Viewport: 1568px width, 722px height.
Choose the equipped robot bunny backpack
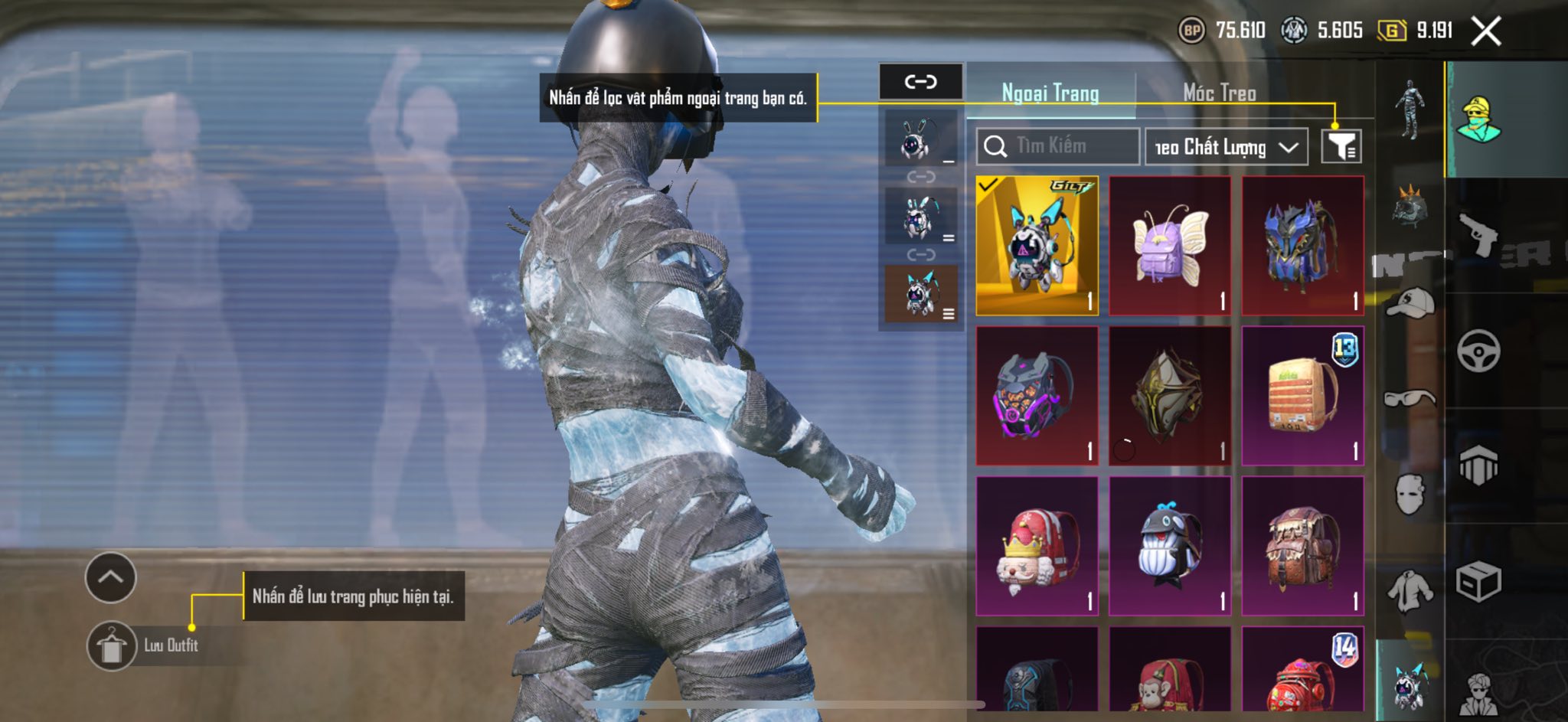1037,246
